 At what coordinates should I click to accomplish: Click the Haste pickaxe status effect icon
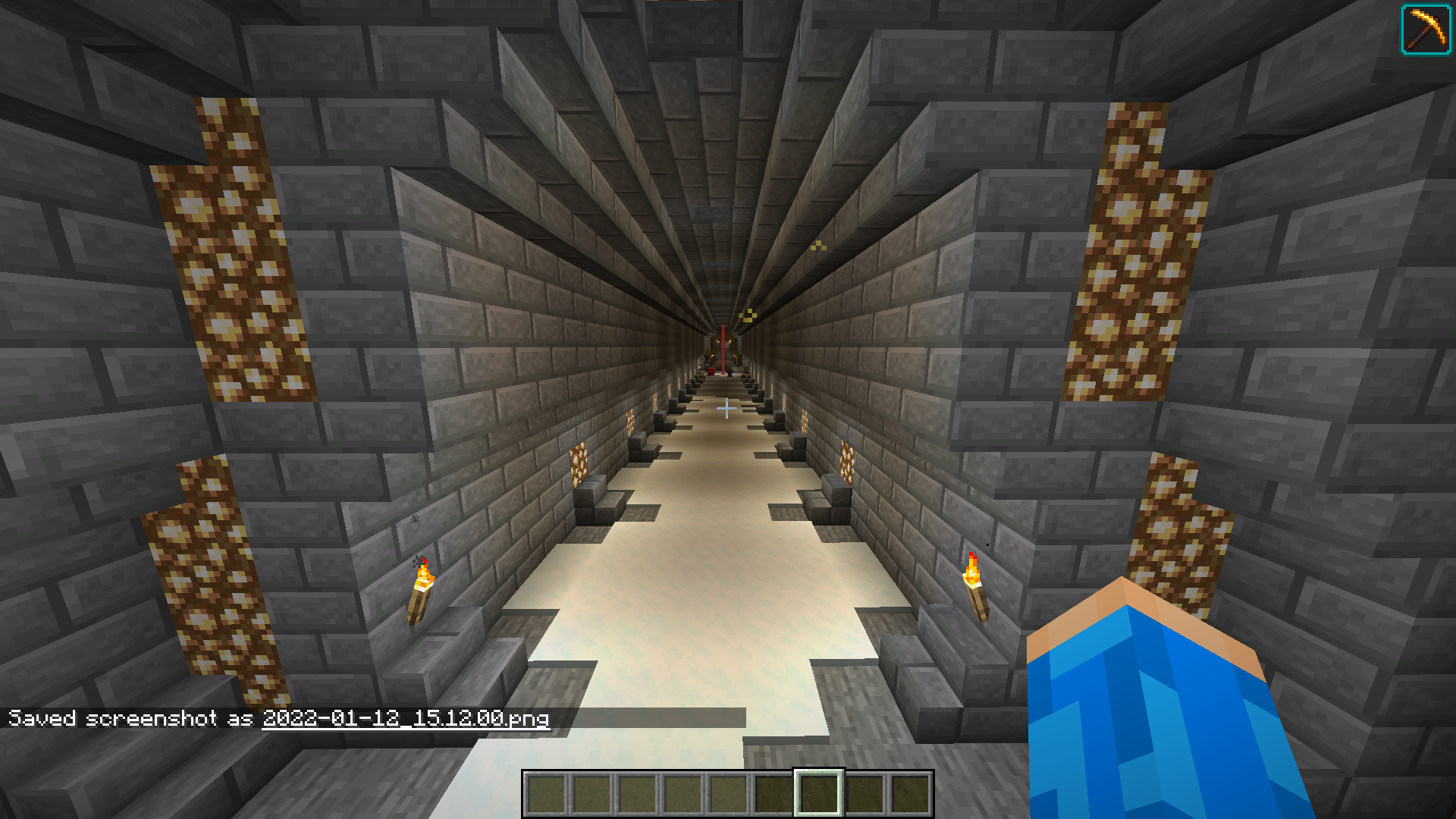coord(1426,30)
